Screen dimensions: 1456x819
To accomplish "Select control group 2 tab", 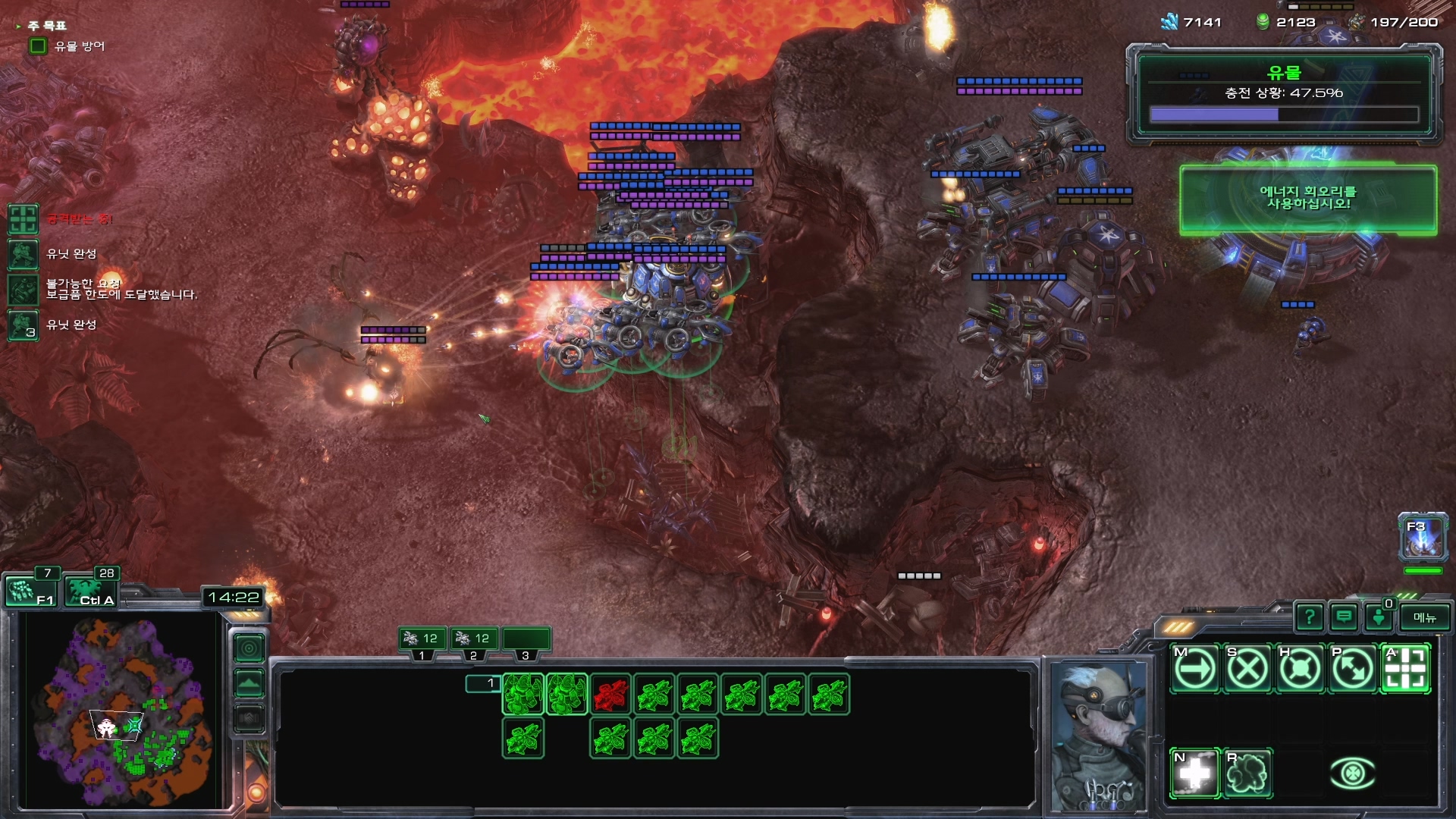I will click(473, 641).
